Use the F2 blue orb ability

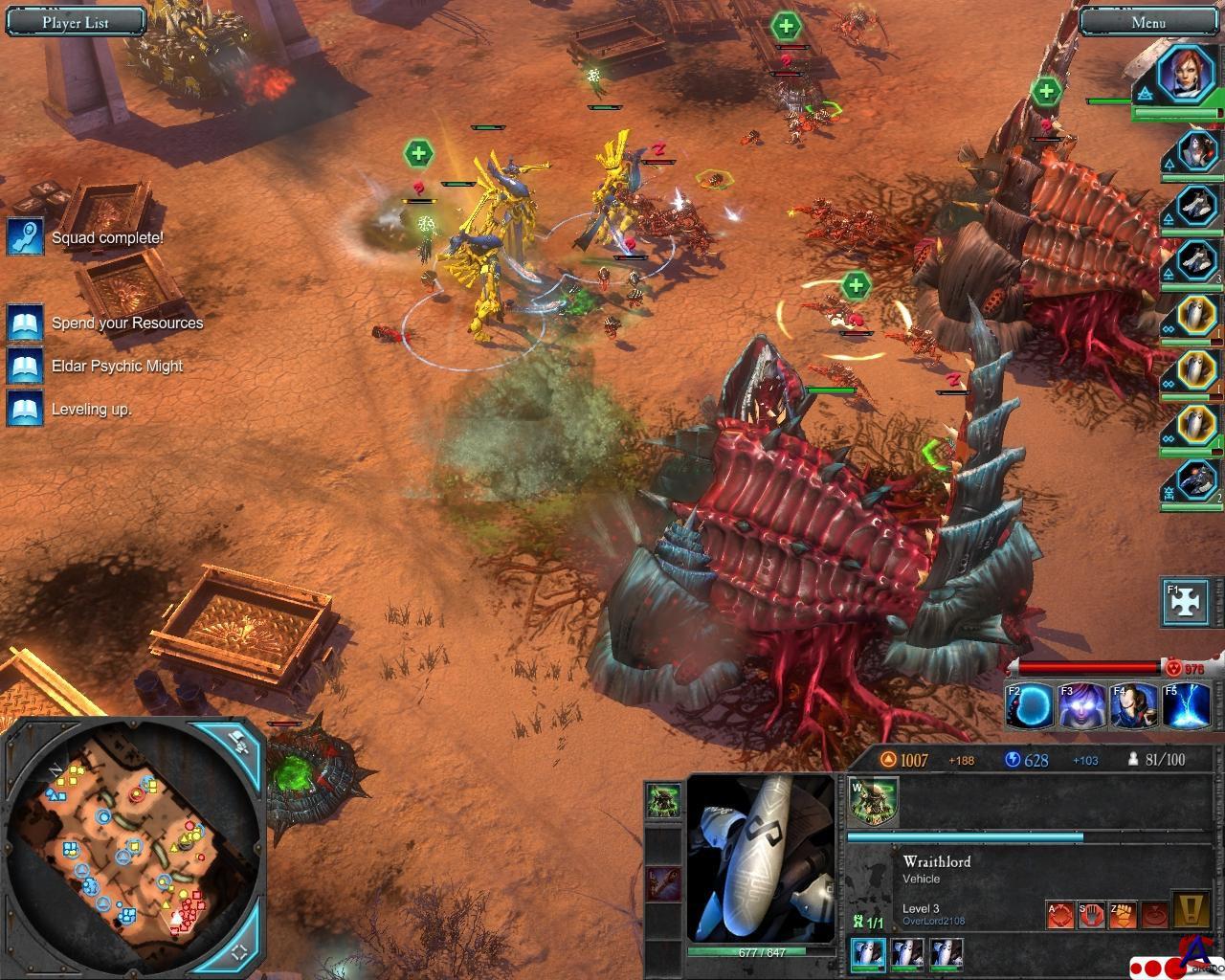coord(1030,705)
